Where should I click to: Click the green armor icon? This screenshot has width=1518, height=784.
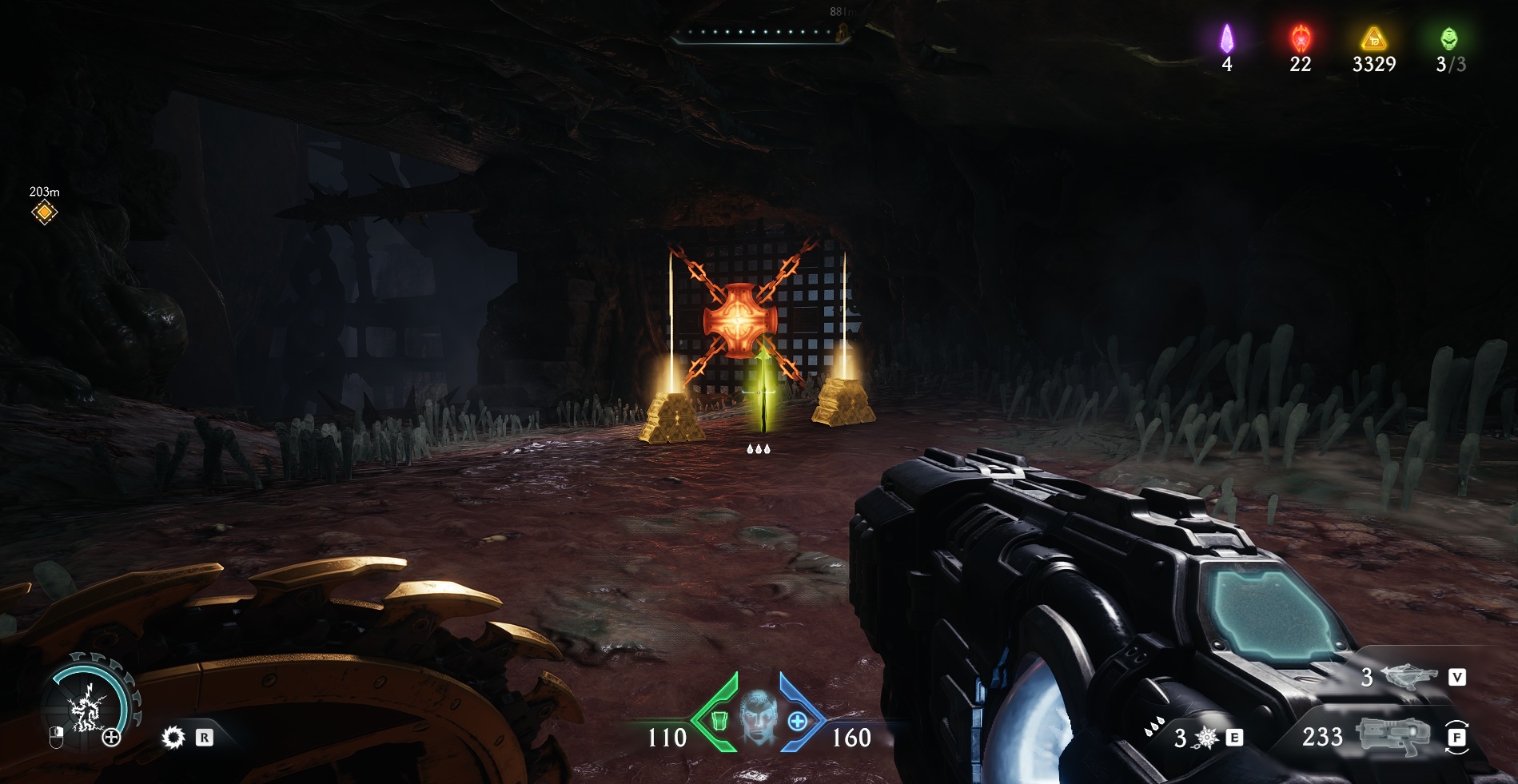719,721
